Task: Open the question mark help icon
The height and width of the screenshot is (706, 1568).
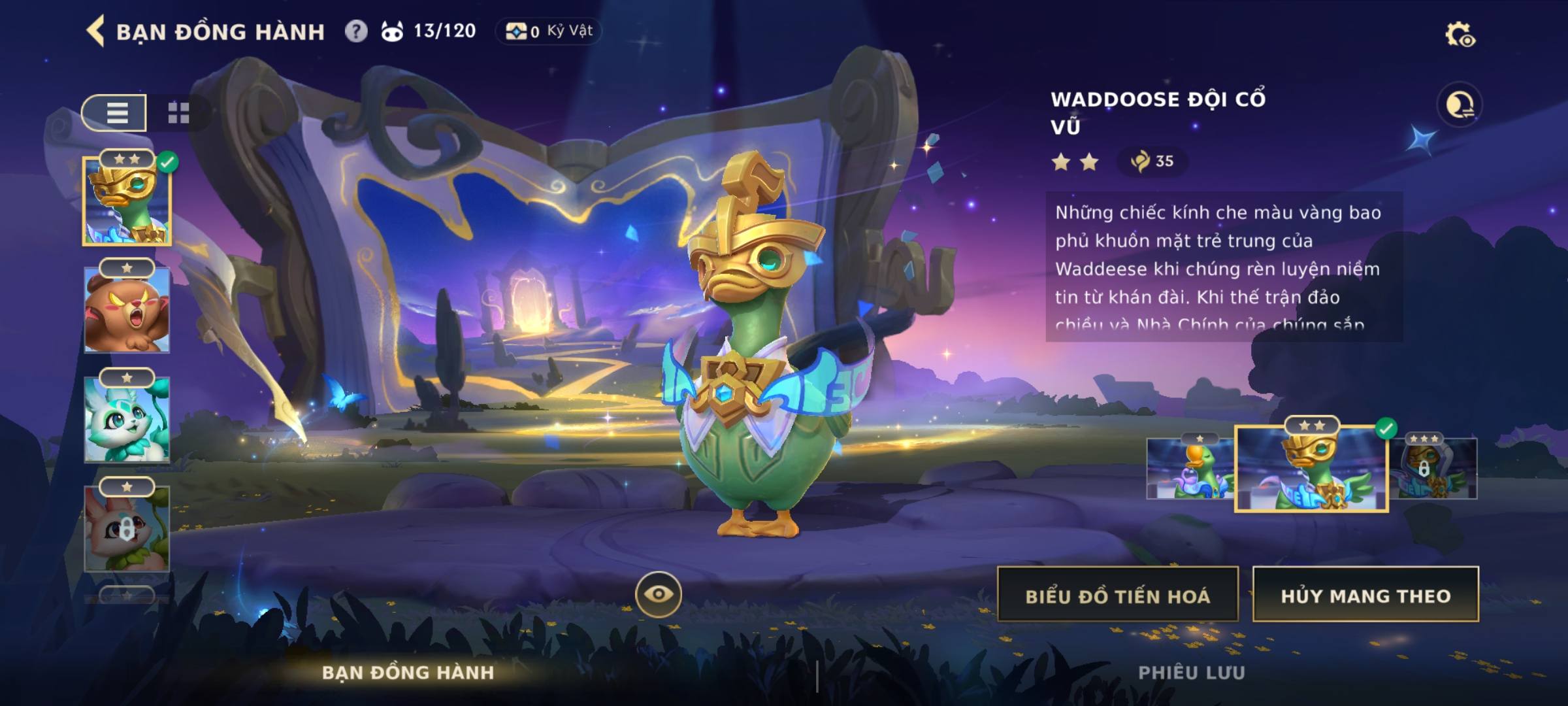Action: pyautogui.click(x=356, y=31)
